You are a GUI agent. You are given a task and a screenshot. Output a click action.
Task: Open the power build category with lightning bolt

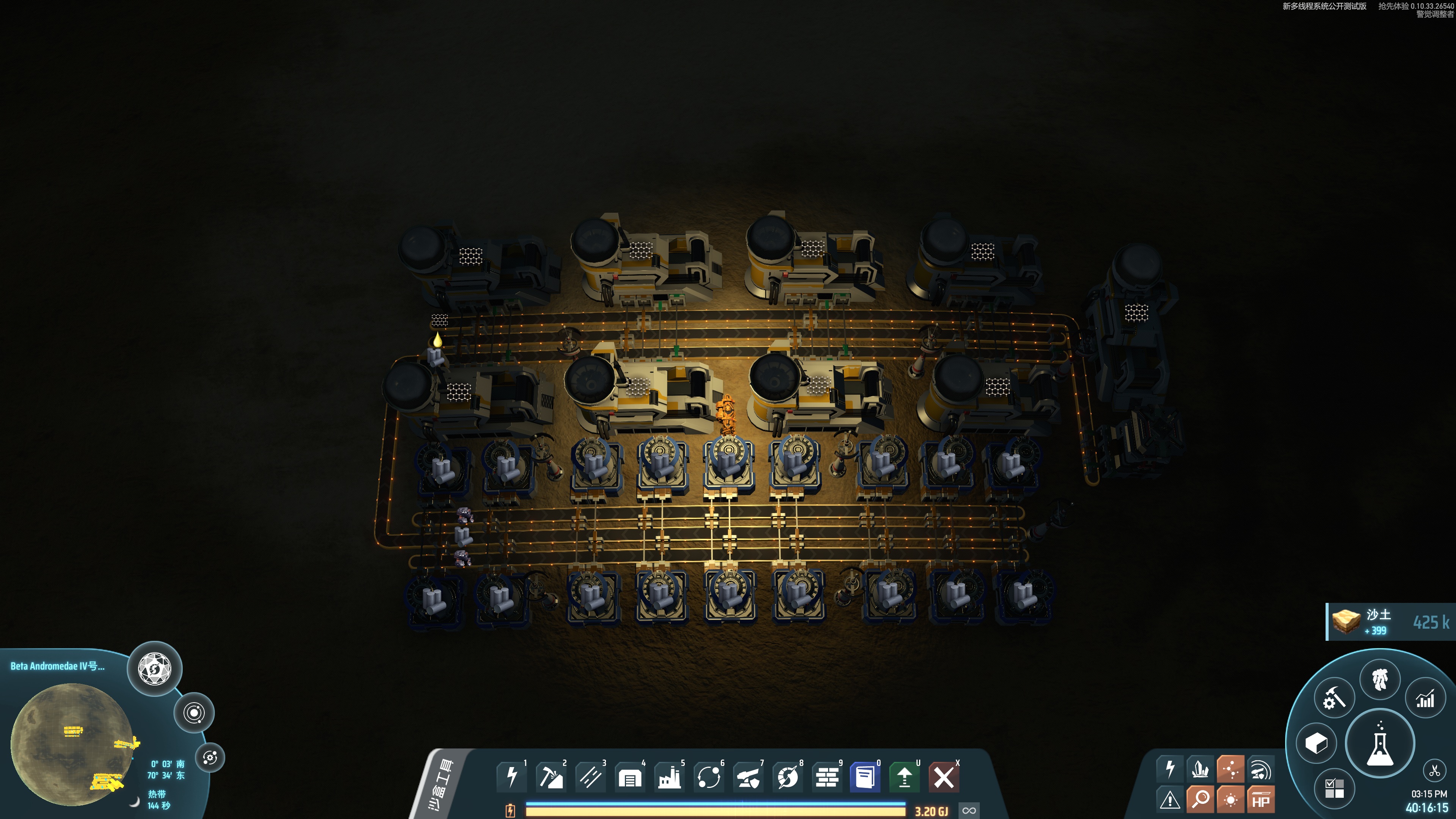[x=511, y=777]
